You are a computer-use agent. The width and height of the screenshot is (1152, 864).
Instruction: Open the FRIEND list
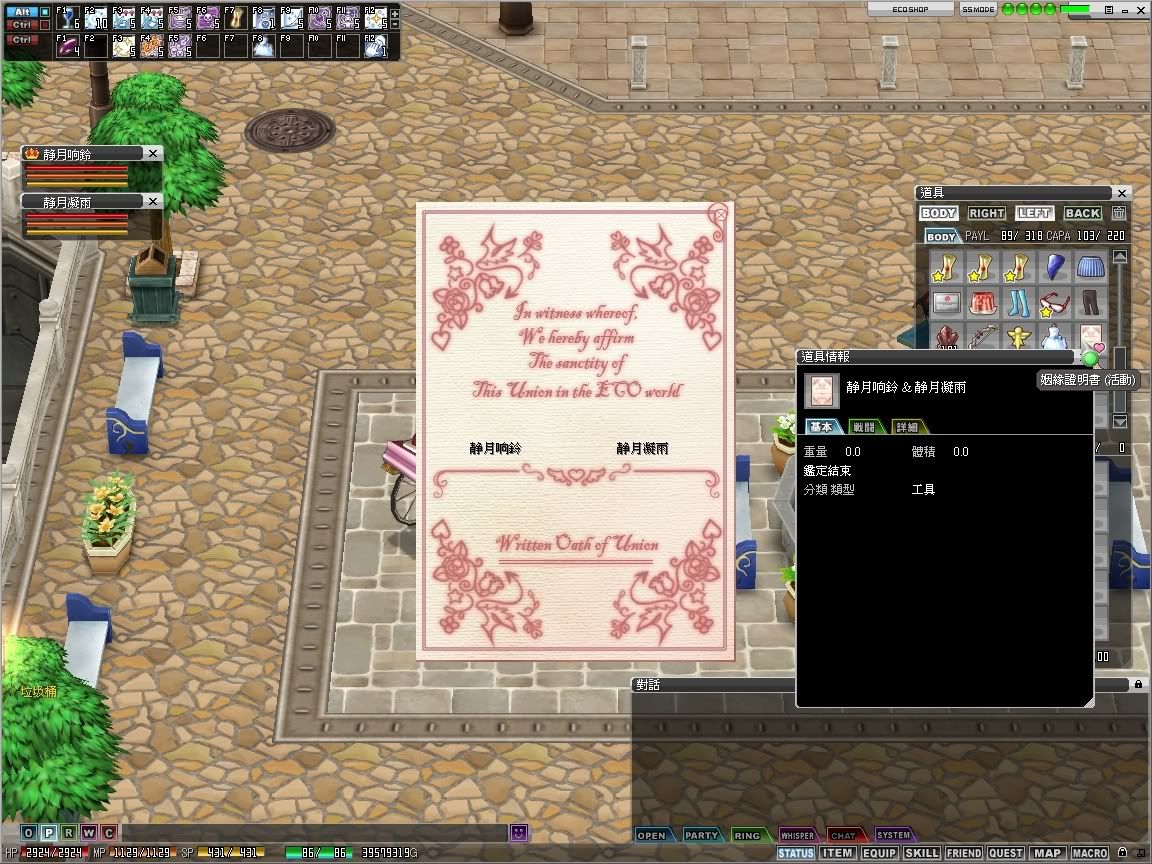click(963, 853)
